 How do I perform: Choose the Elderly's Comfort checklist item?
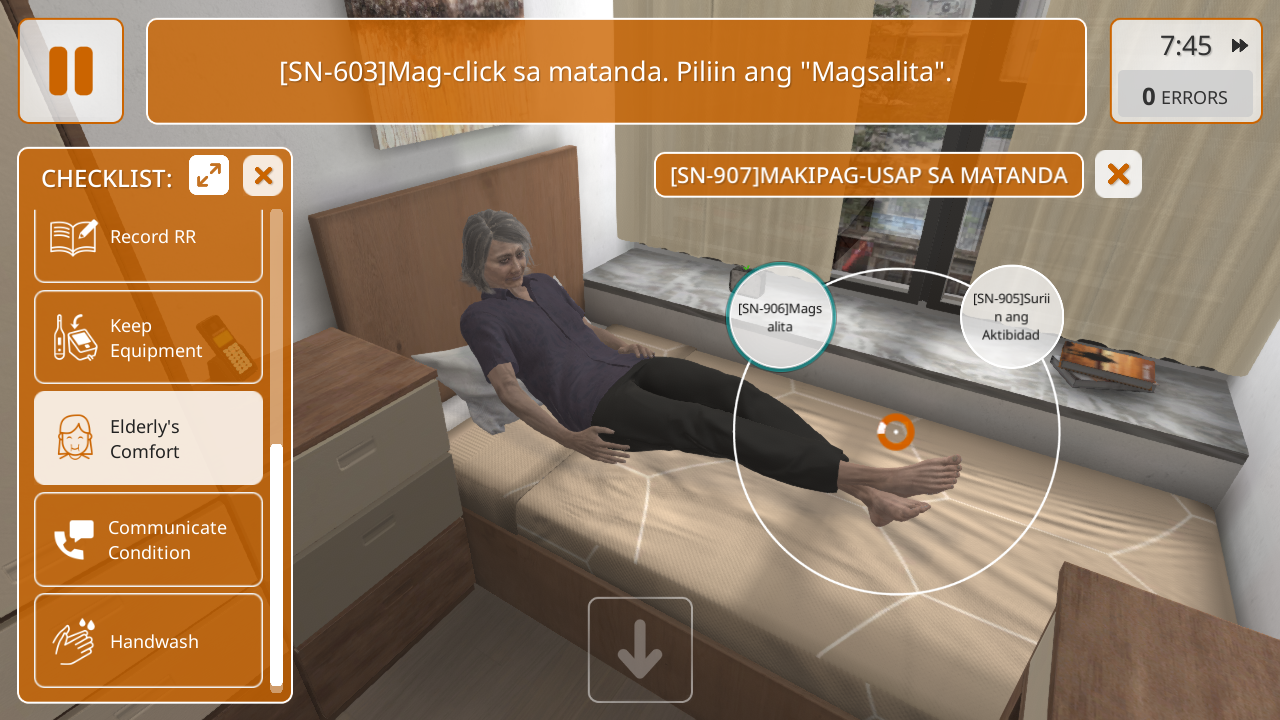click(148, 439)
